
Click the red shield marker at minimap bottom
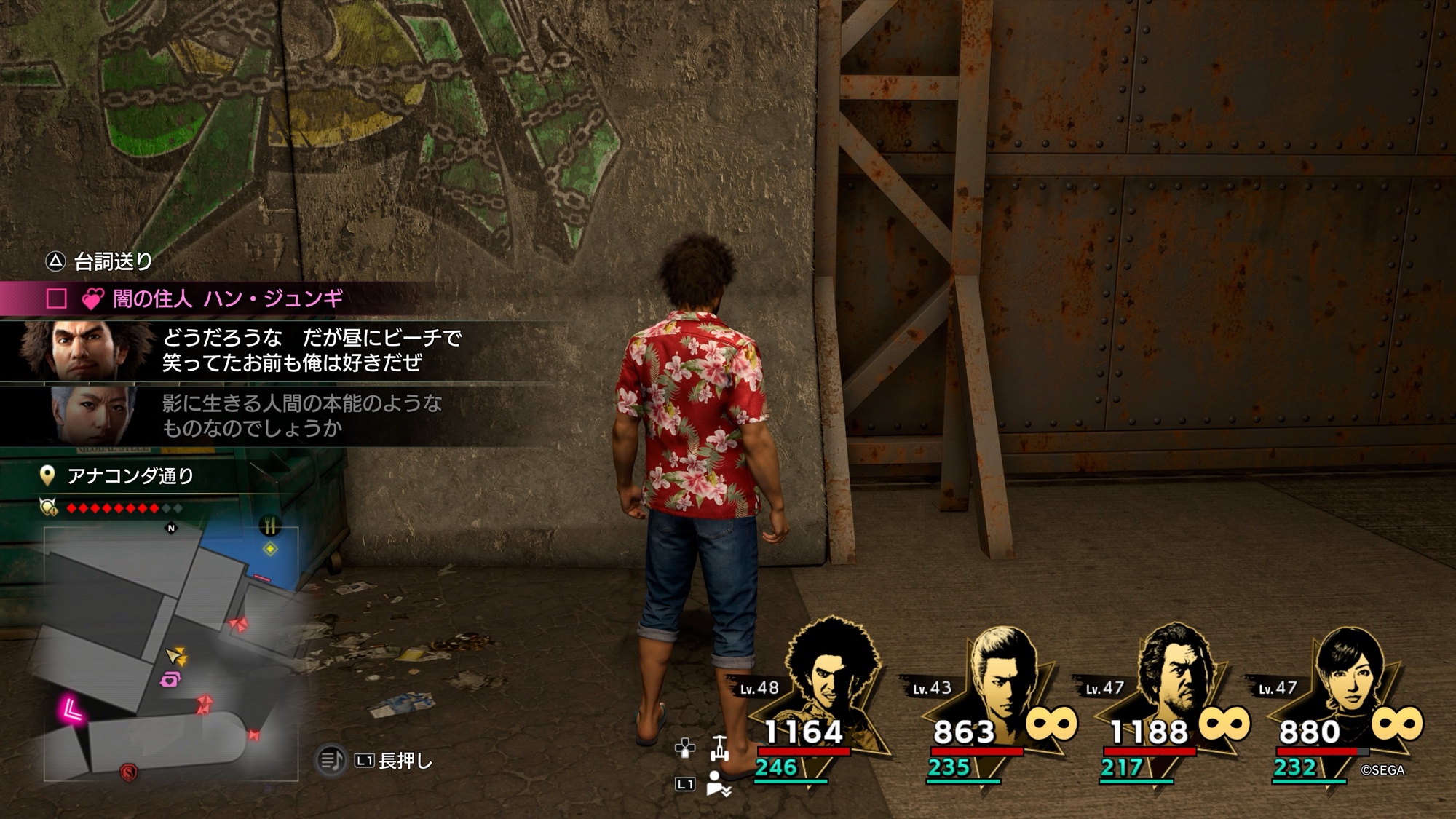[x=129, y=772]
